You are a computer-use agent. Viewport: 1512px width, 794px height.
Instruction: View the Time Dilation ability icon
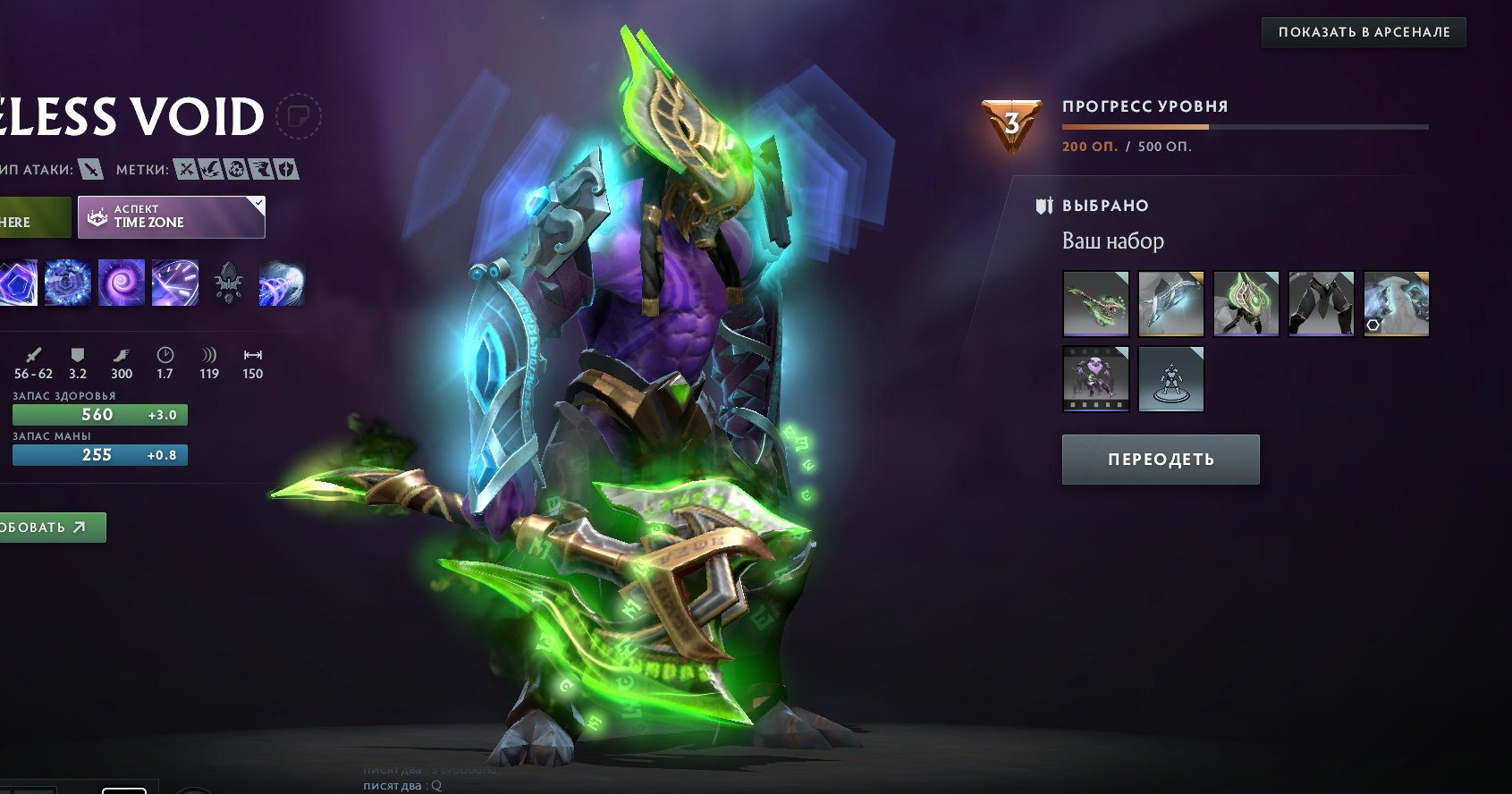(68, 283)
